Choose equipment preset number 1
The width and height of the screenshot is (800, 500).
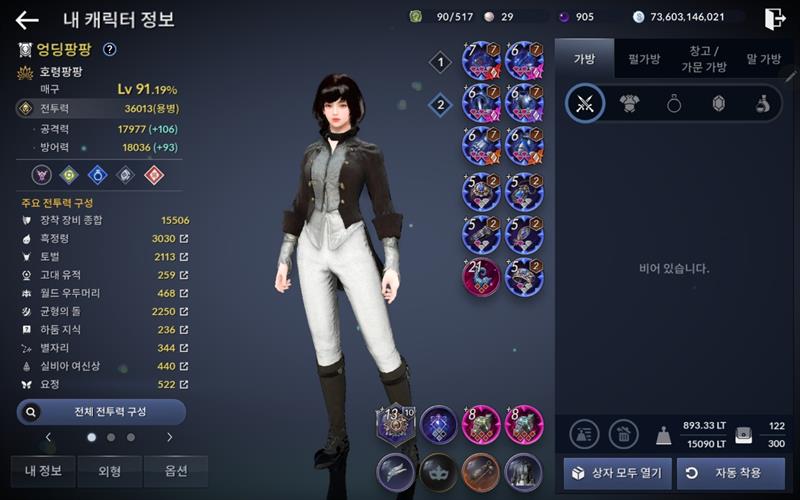(440, 63)
